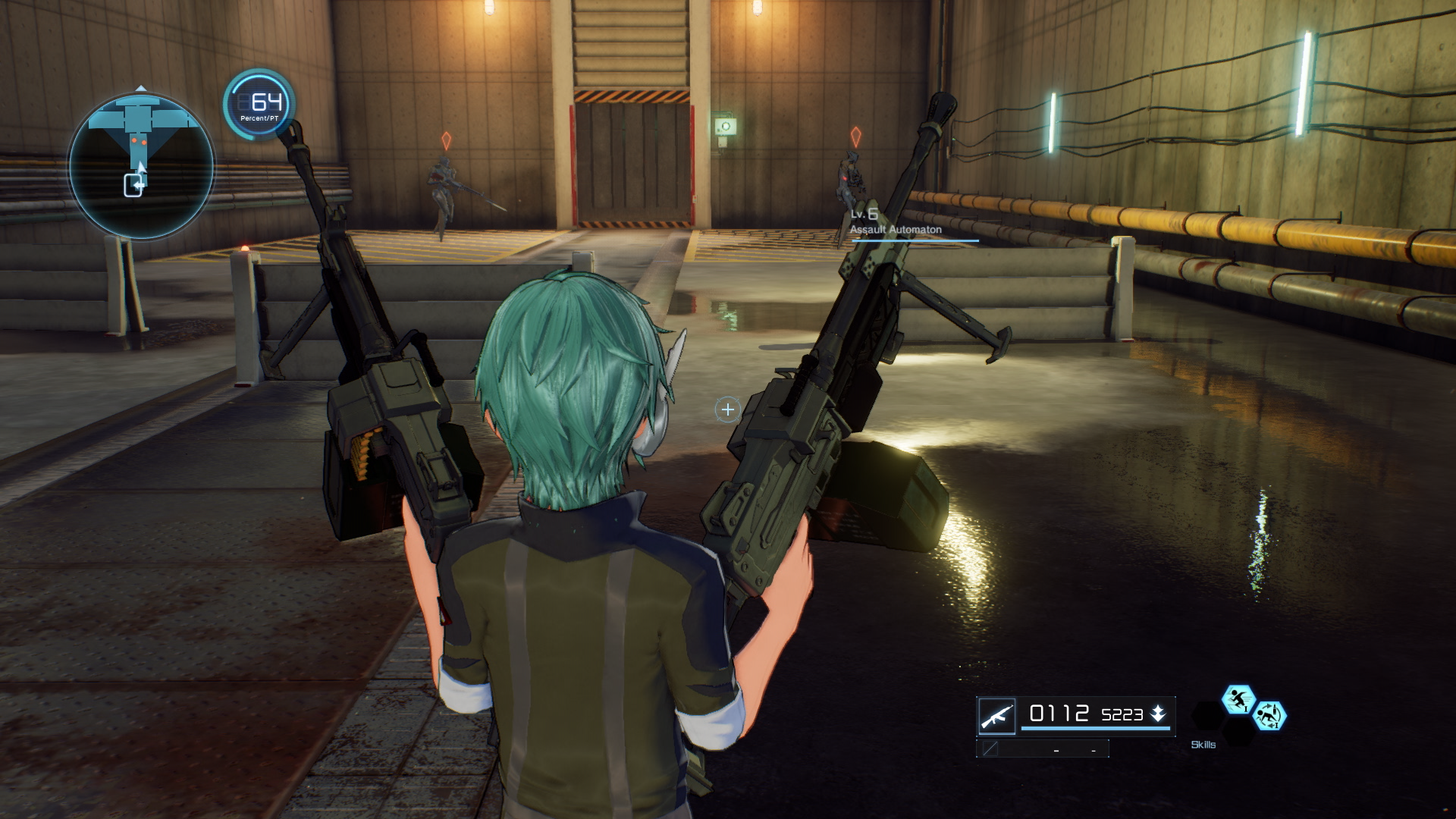The height and width of the screenshot is (819, 1456).
Task: Click the 5223 reserve ammo counter
Action: click(x=1122, y=715)
